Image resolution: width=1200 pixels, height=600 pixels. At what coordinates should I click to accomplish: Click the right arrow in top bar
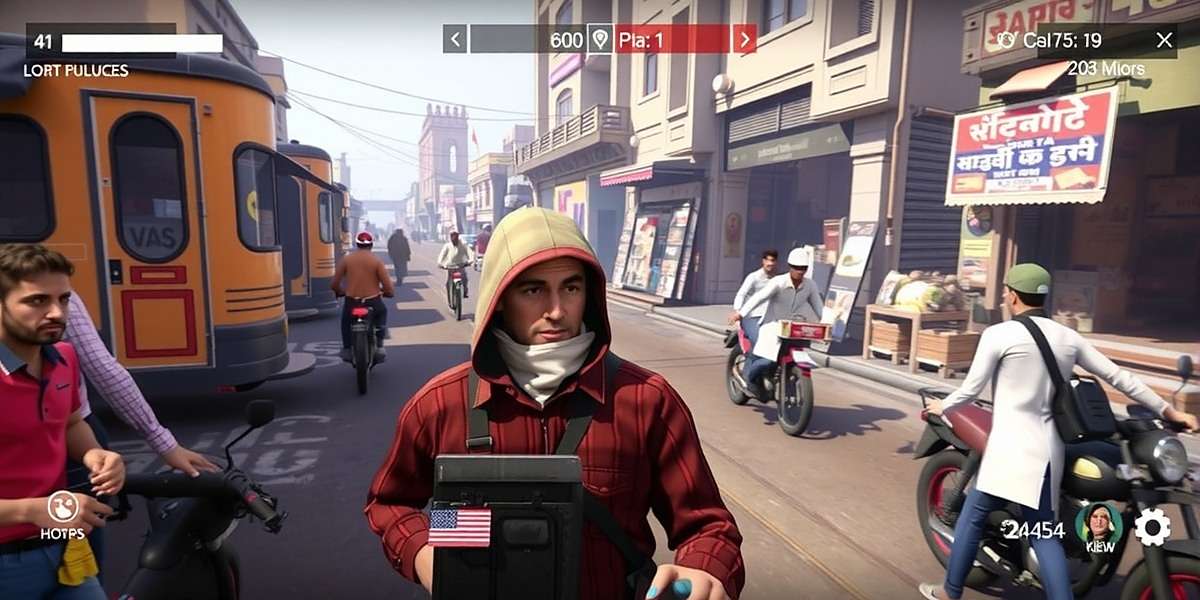click(744, 39)
